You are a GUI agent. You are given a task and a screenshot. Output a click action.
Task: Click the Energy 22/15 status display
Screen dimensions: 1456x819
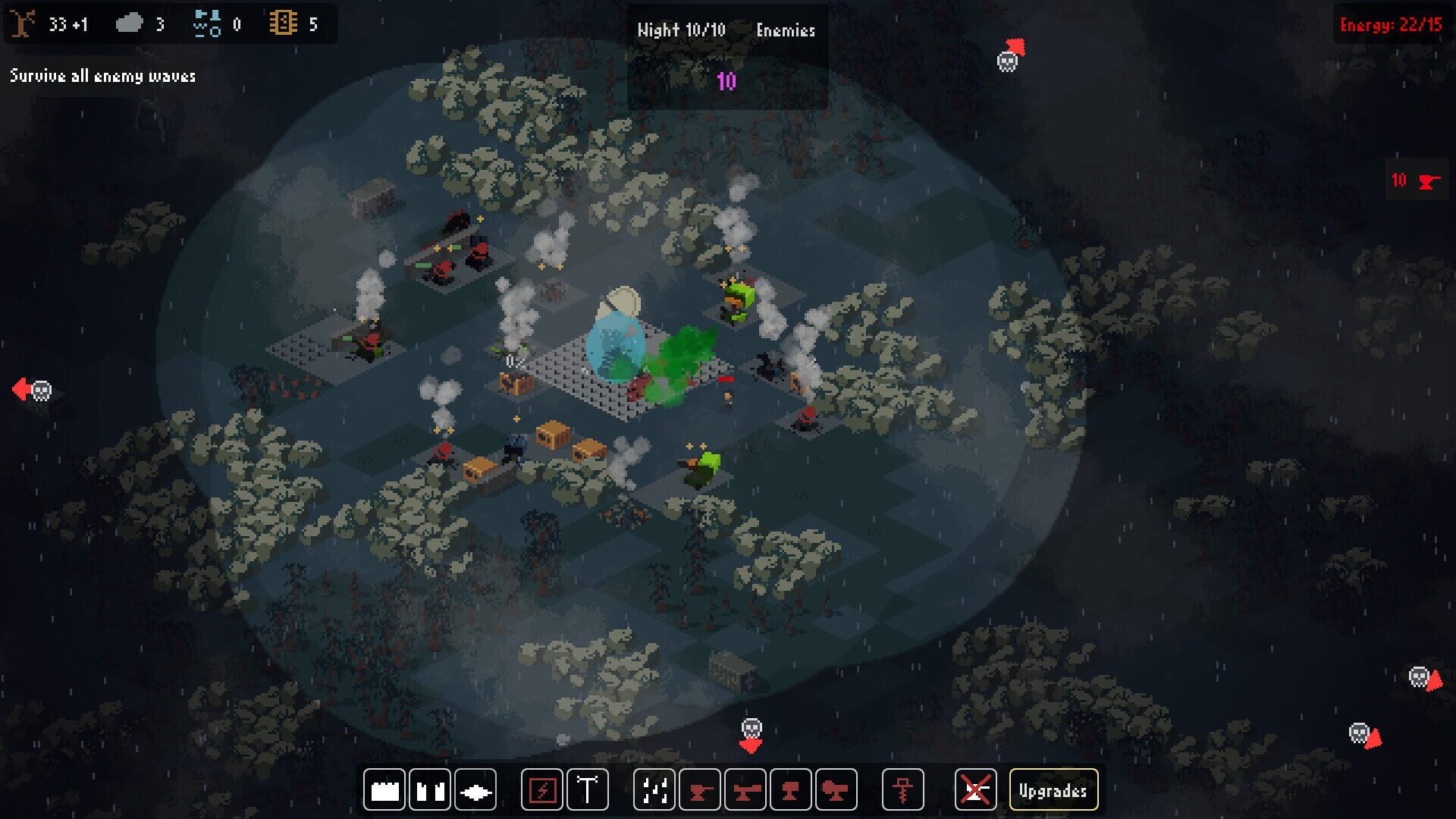[x=1392, y=24]
